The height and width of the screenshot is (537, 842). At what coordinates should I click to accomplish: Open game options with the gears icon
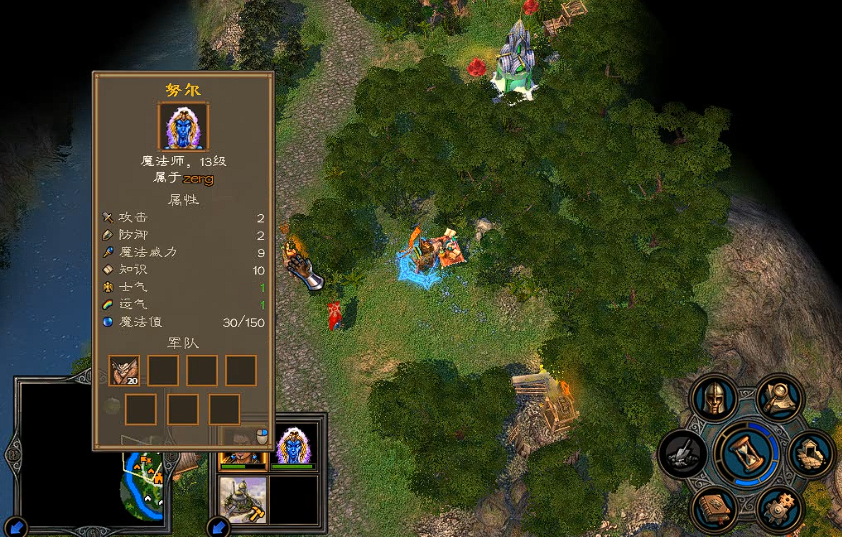[x=779, y=509]
